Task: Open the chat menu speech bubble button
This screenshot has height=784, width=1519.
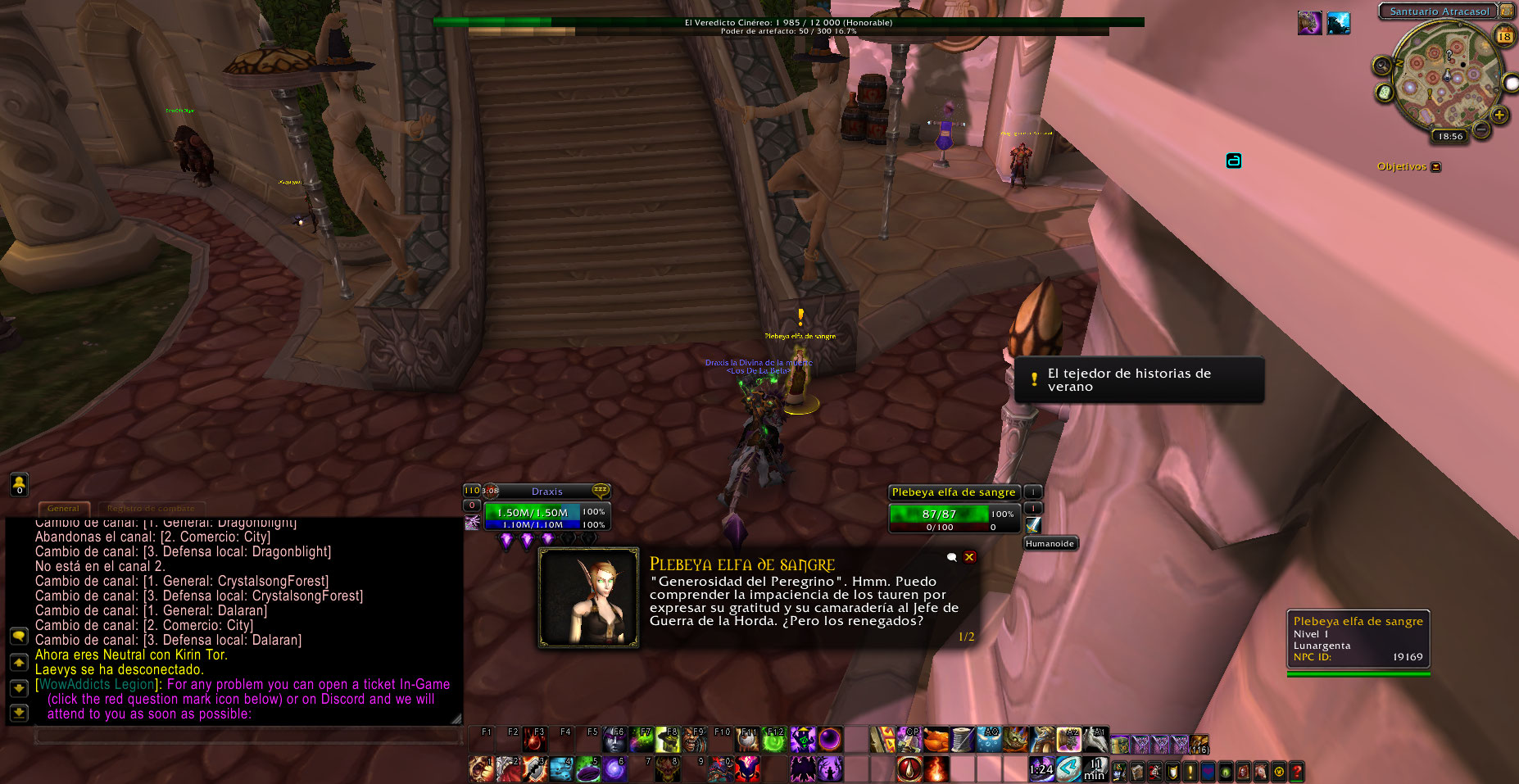Action: pyautogui.click(x=18, y=637)
